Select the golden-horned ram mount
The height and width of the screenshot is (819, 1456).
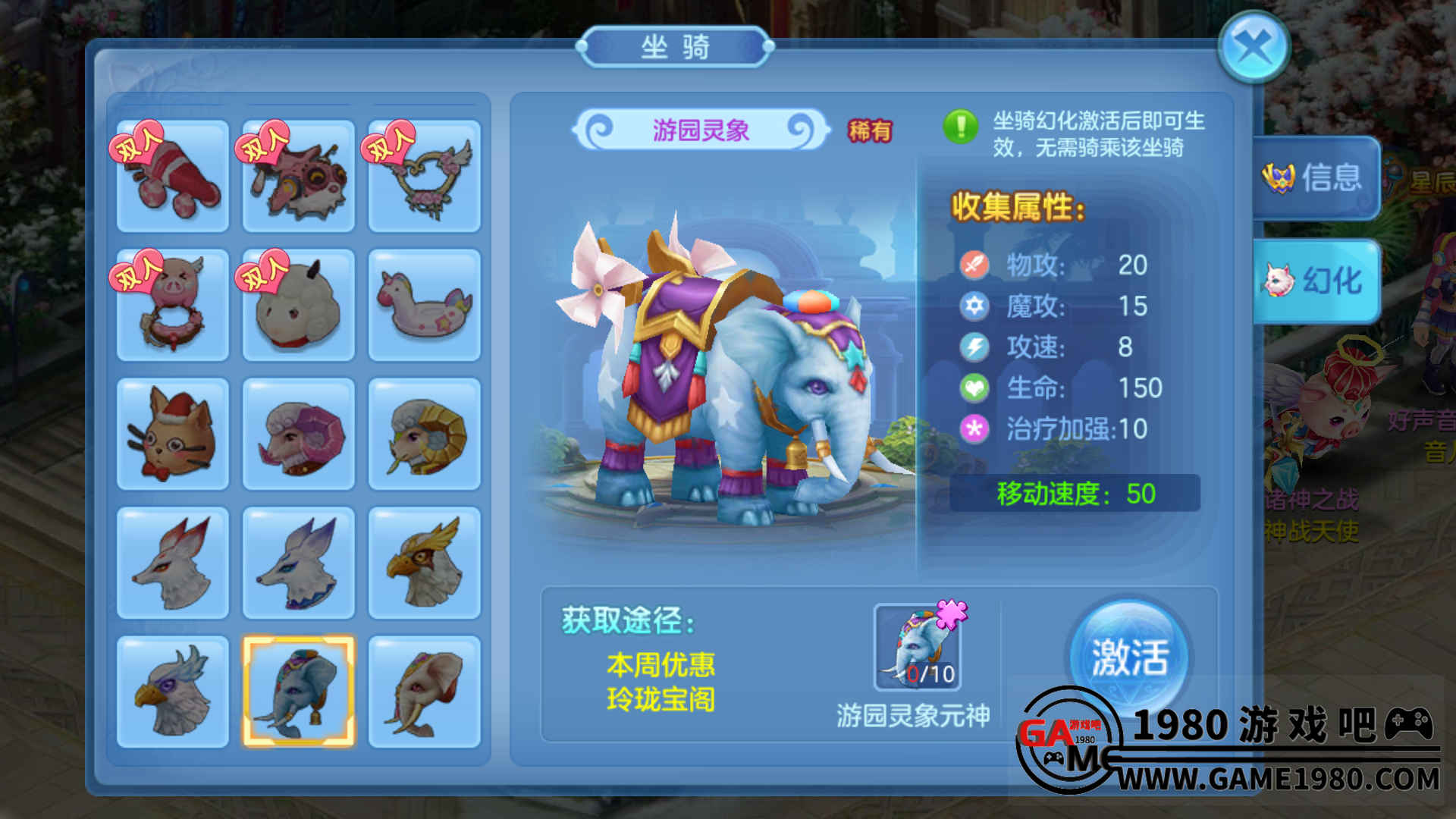click(x=425, y=434)
